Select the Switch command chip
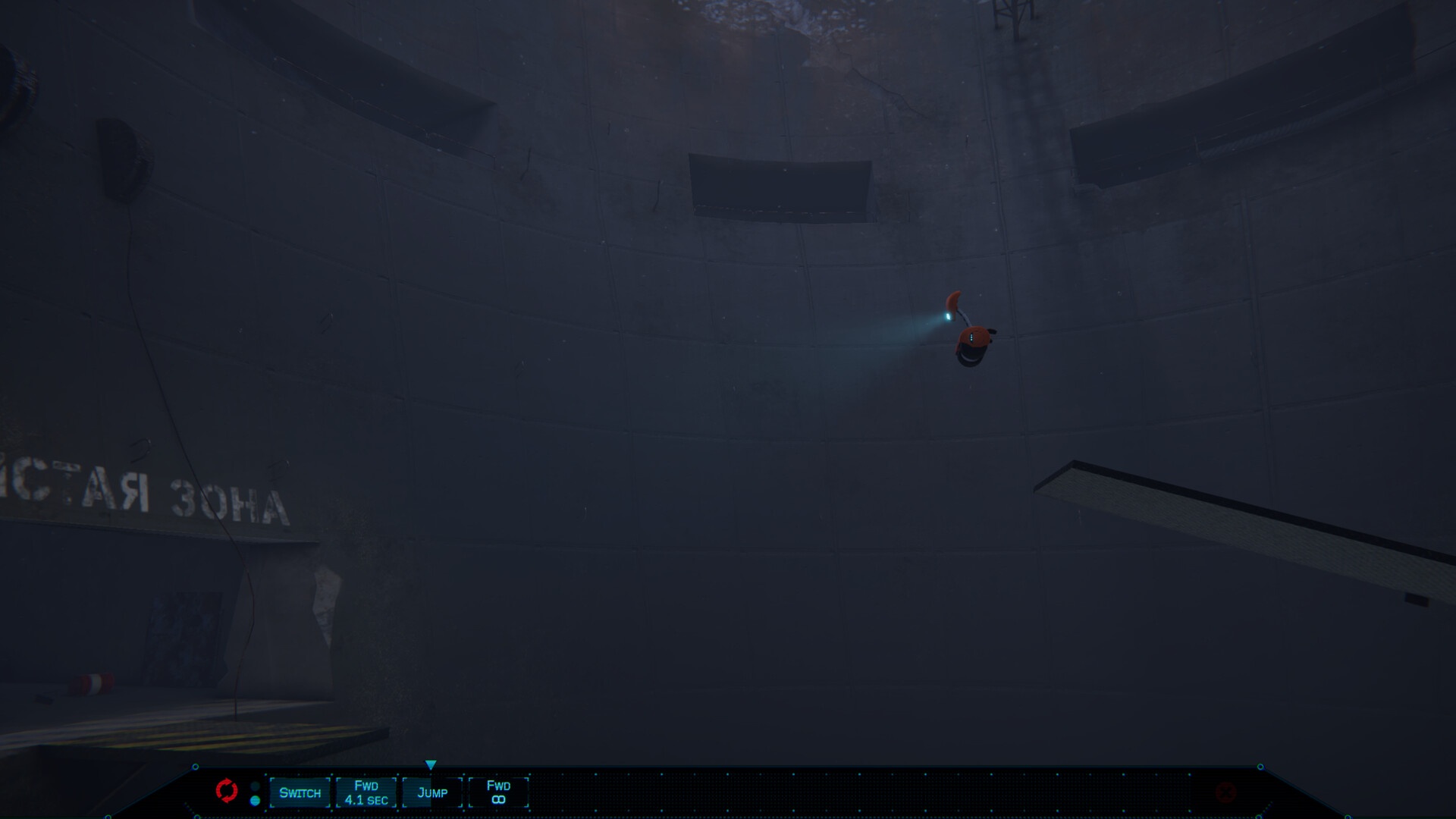The height and width of the screenshot is (819, 1456). [300, 792]
